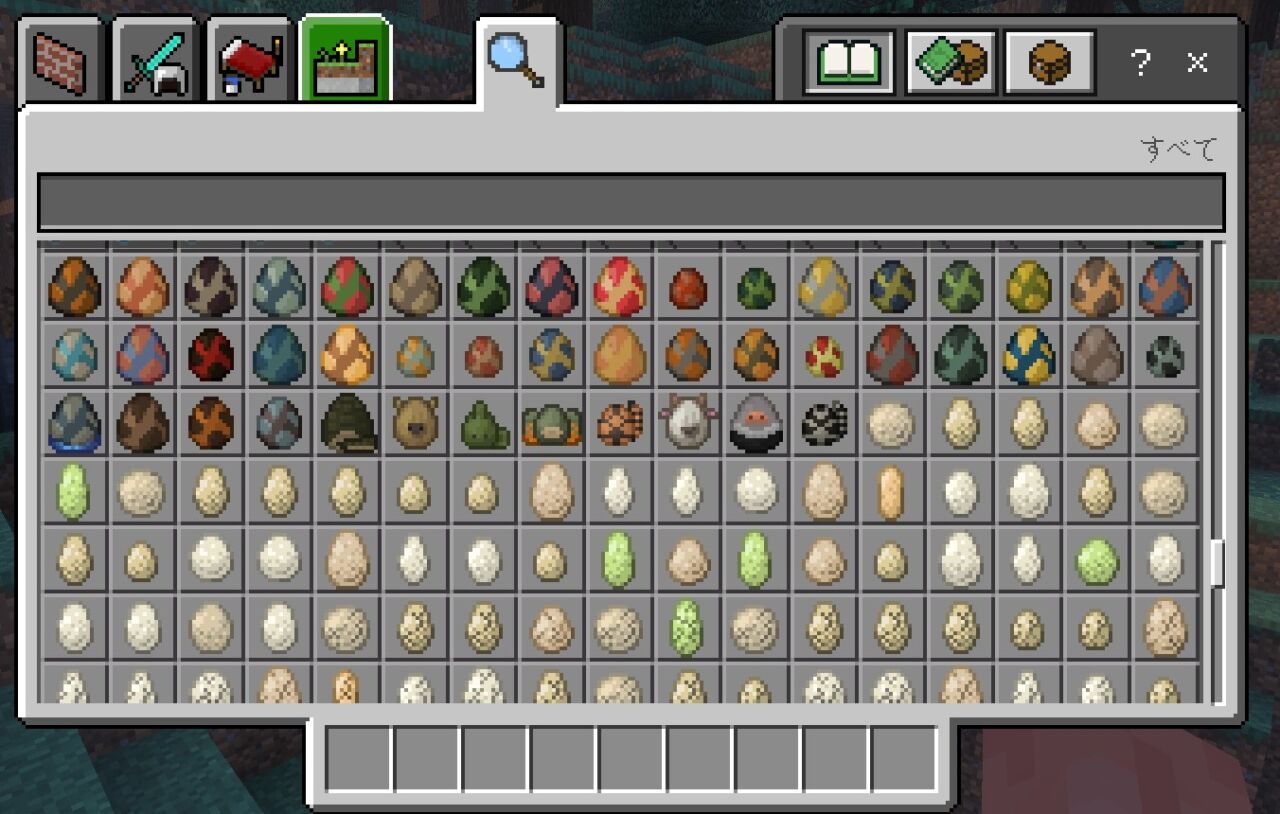
Task: Select the green grass block Nature tab
Action: point(345,60)
